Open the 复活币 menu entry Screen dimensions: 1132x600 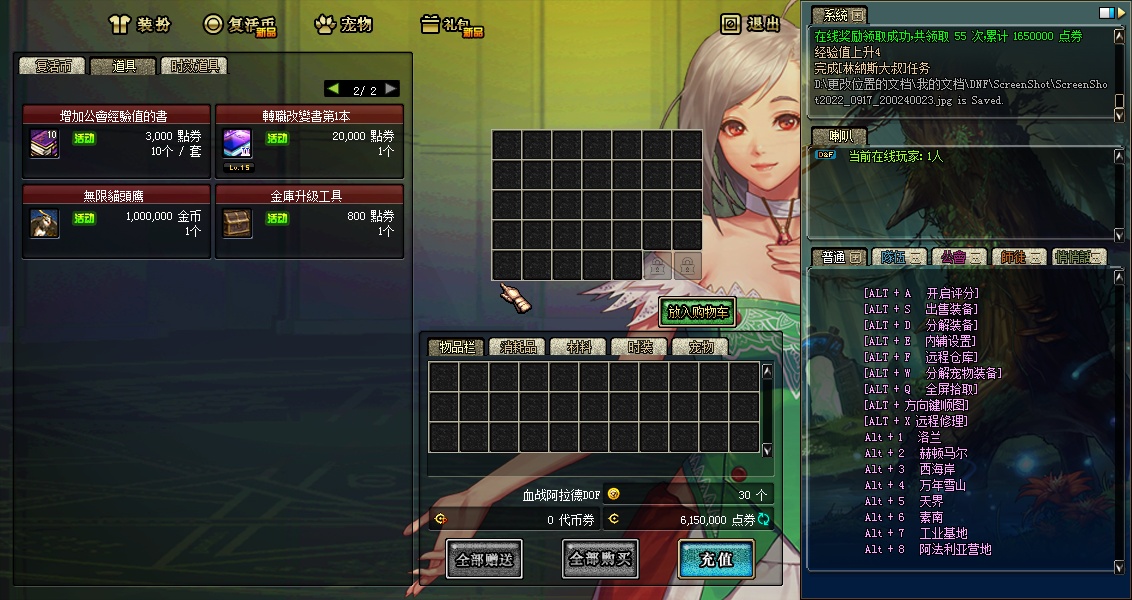241,25
